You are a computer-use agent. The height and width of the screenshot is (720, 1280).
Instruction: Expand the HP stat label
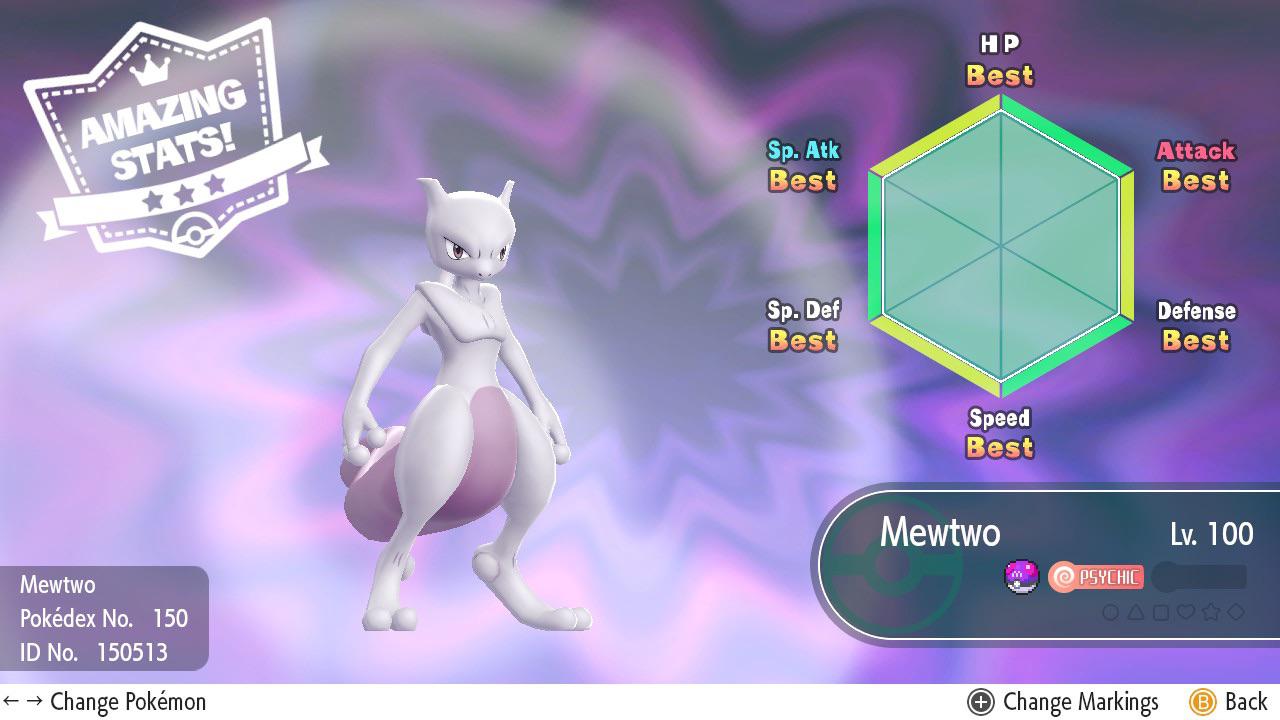click(999, 45)
